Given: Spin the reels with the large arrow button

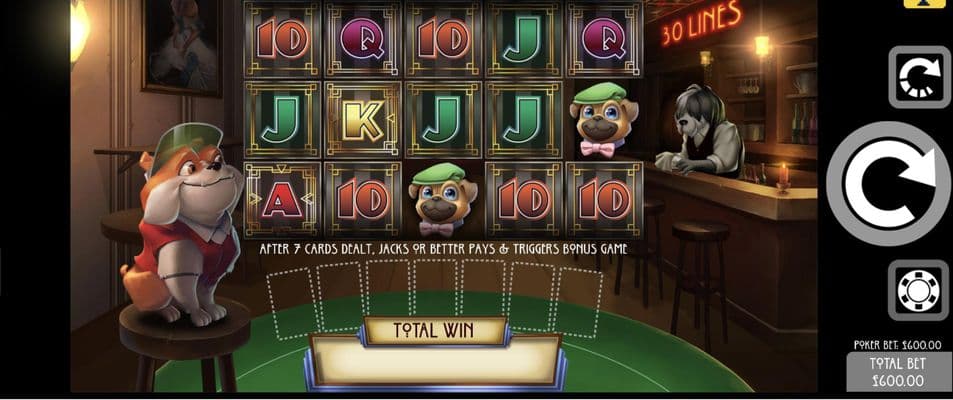Looking at the screenshot, I should point(887,184).
